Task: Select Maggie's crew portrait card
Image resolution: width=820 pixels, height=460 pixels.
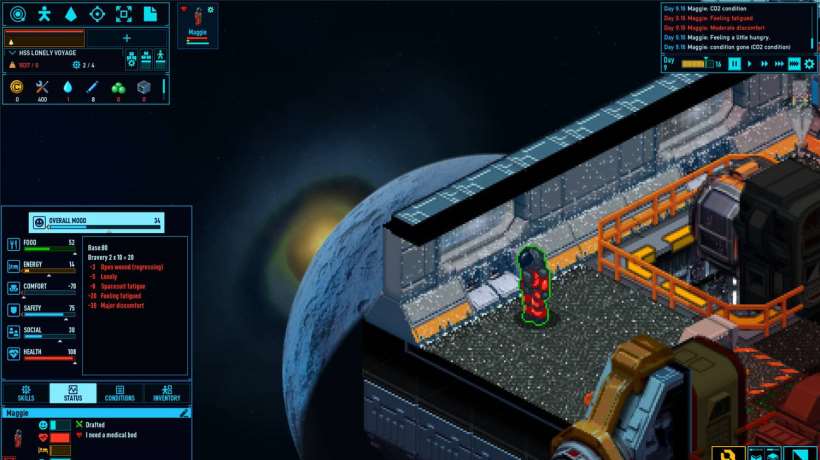Action: pyautogui.click(x=197, y=25)
